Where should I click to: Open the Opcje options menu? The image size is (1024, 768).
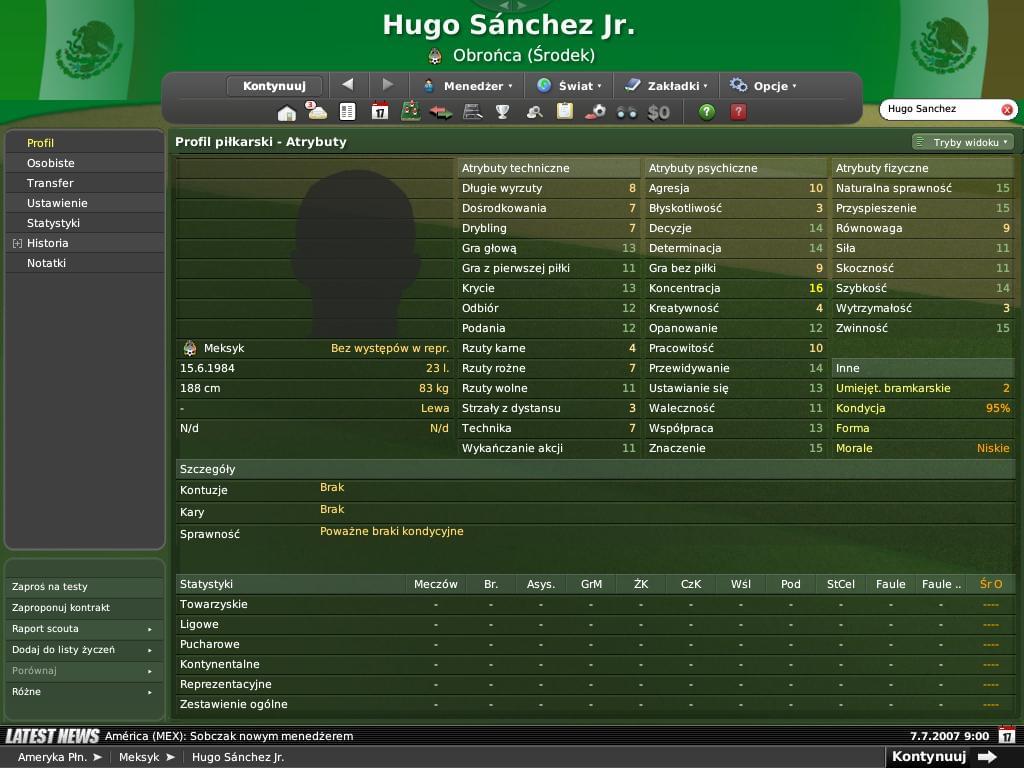pos(763,86)
